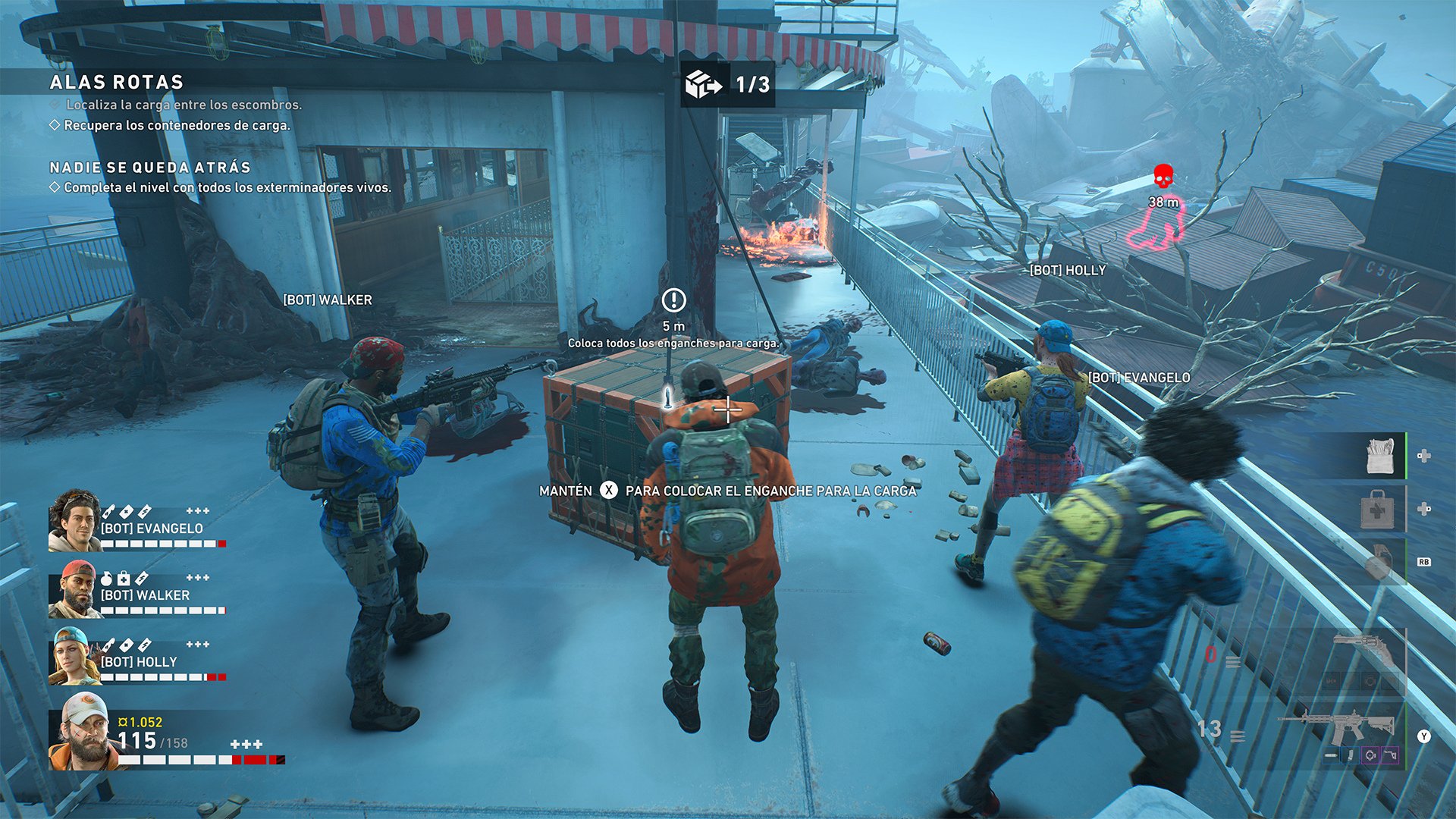The image size is (1456, 819).
Task: Select the red skull downed-teammate marker
Action: tap(1163, 176)
